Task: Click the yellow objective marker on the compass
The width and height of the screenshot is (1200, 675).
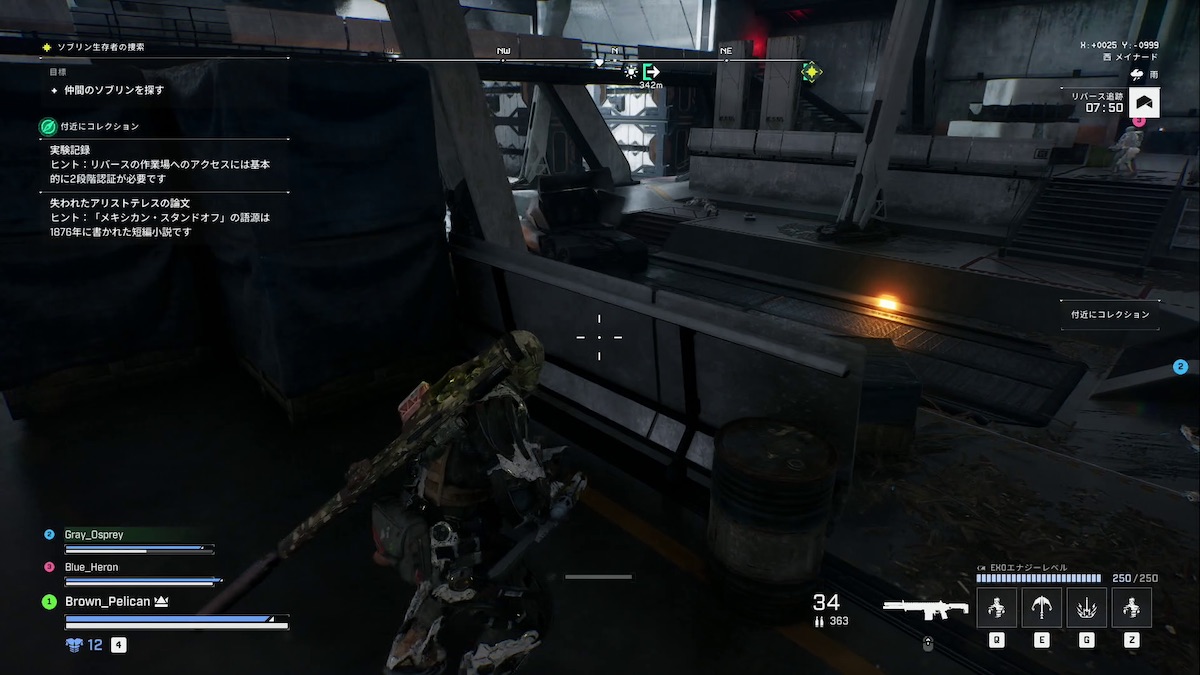Action: click(x=811, y=72)
